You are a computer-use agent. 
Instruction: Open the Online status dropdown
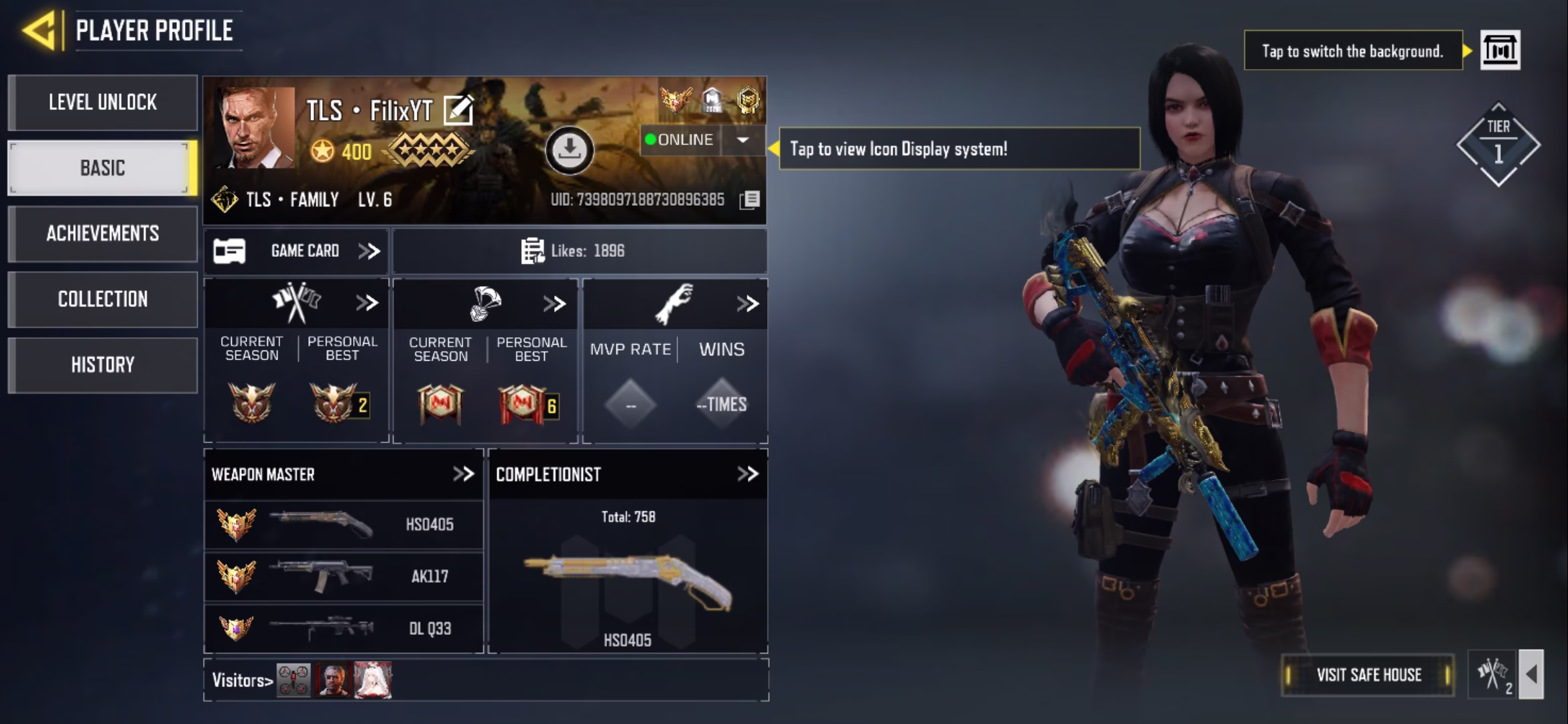click(x=742, y=140)
